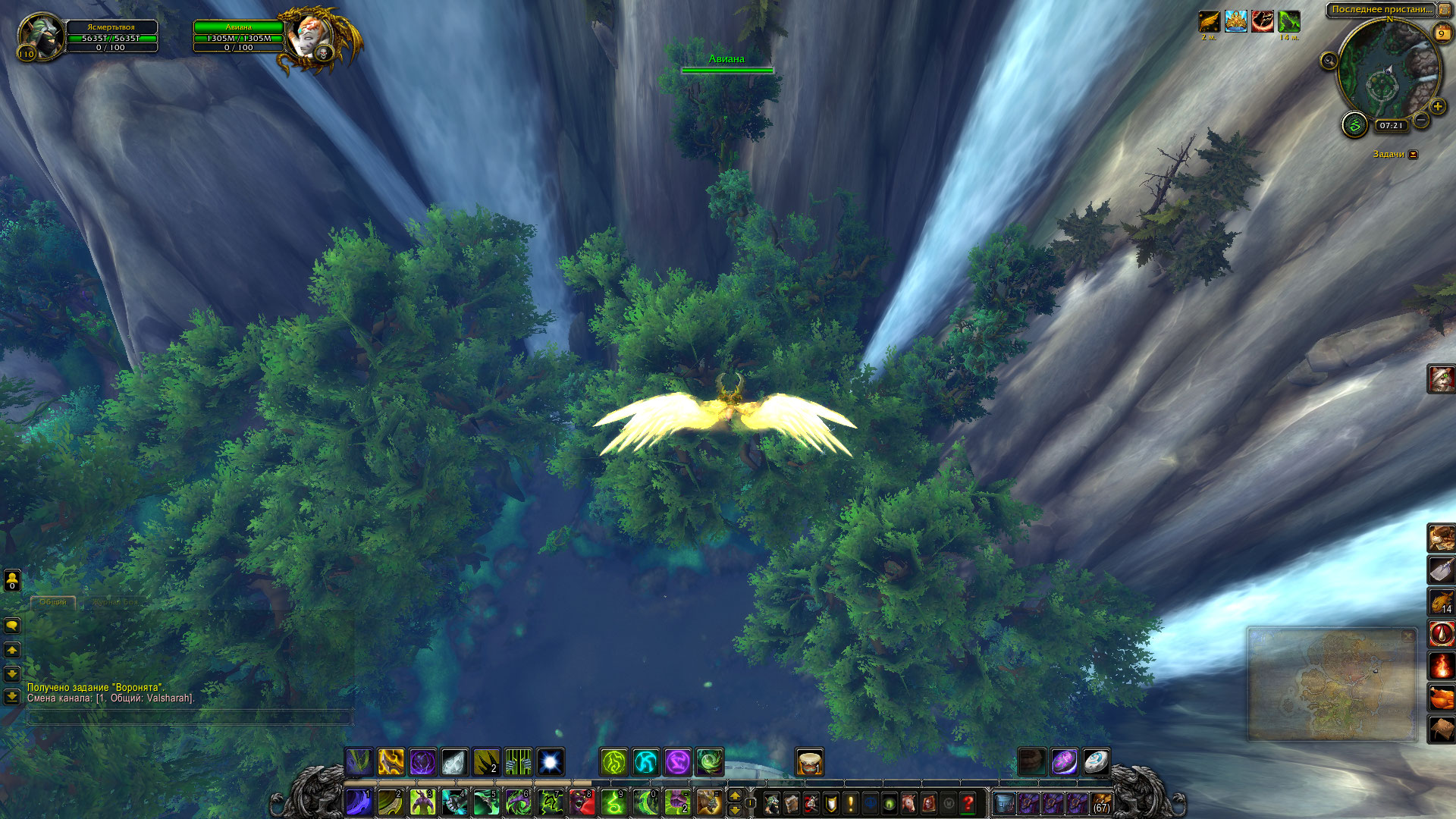Open the minimap tracking magnifier button
The width and height of the screenshot is (1456, 819).
click(x=1329, y=61)
